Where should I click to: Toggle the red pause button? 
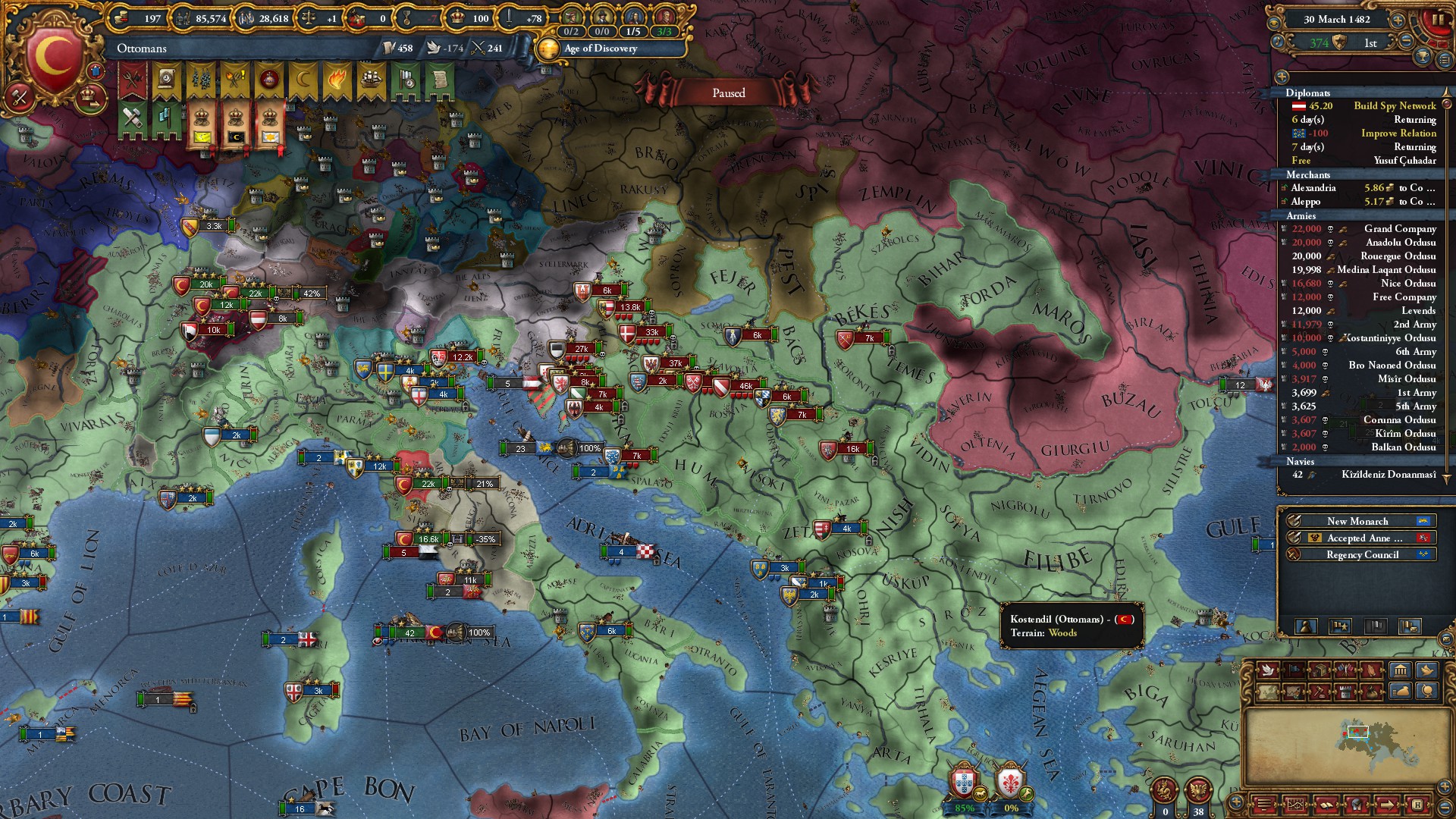pos(1437,20)
